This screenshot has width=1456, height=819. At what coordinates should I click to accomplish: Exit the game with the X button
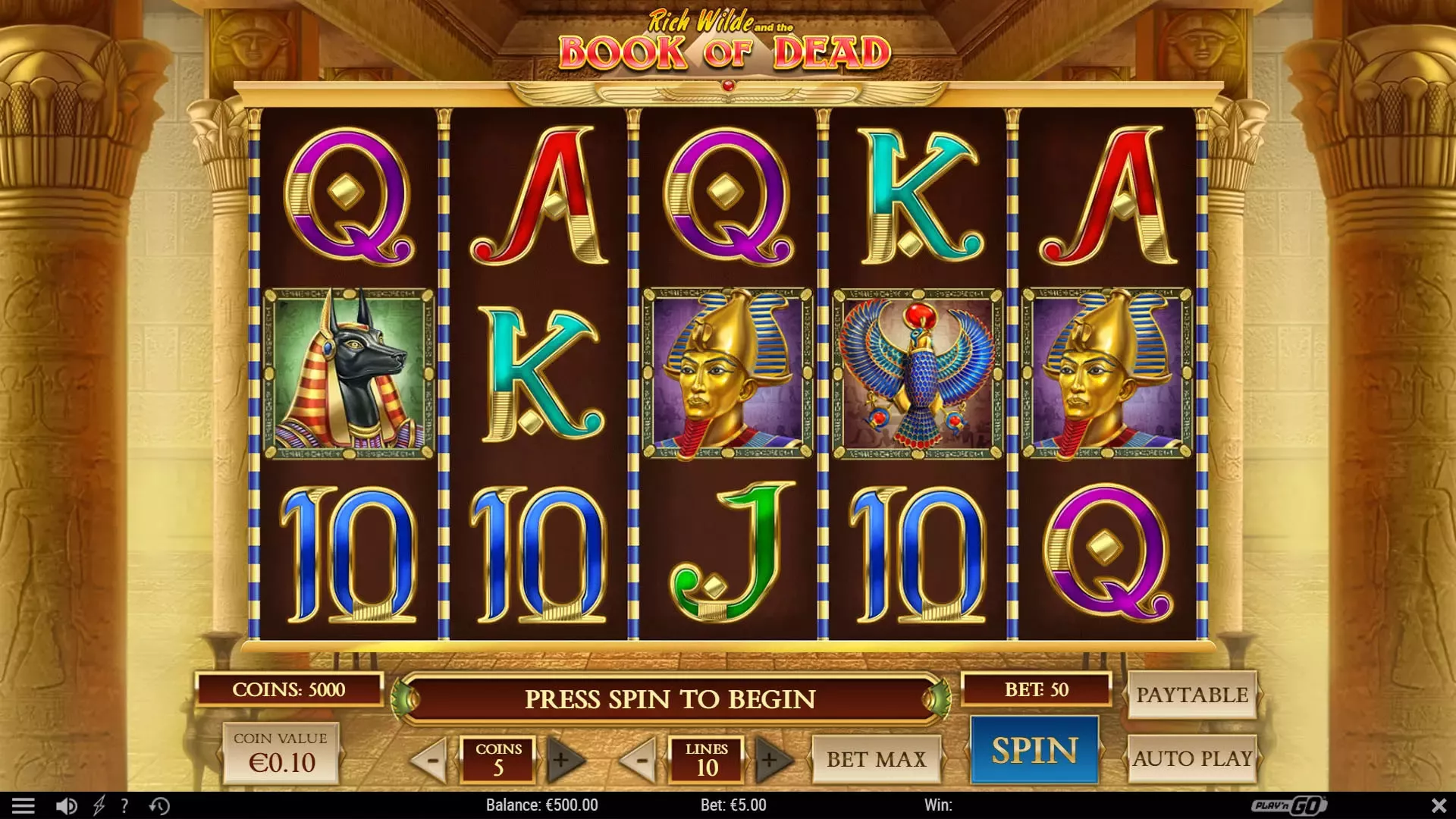1439,805
